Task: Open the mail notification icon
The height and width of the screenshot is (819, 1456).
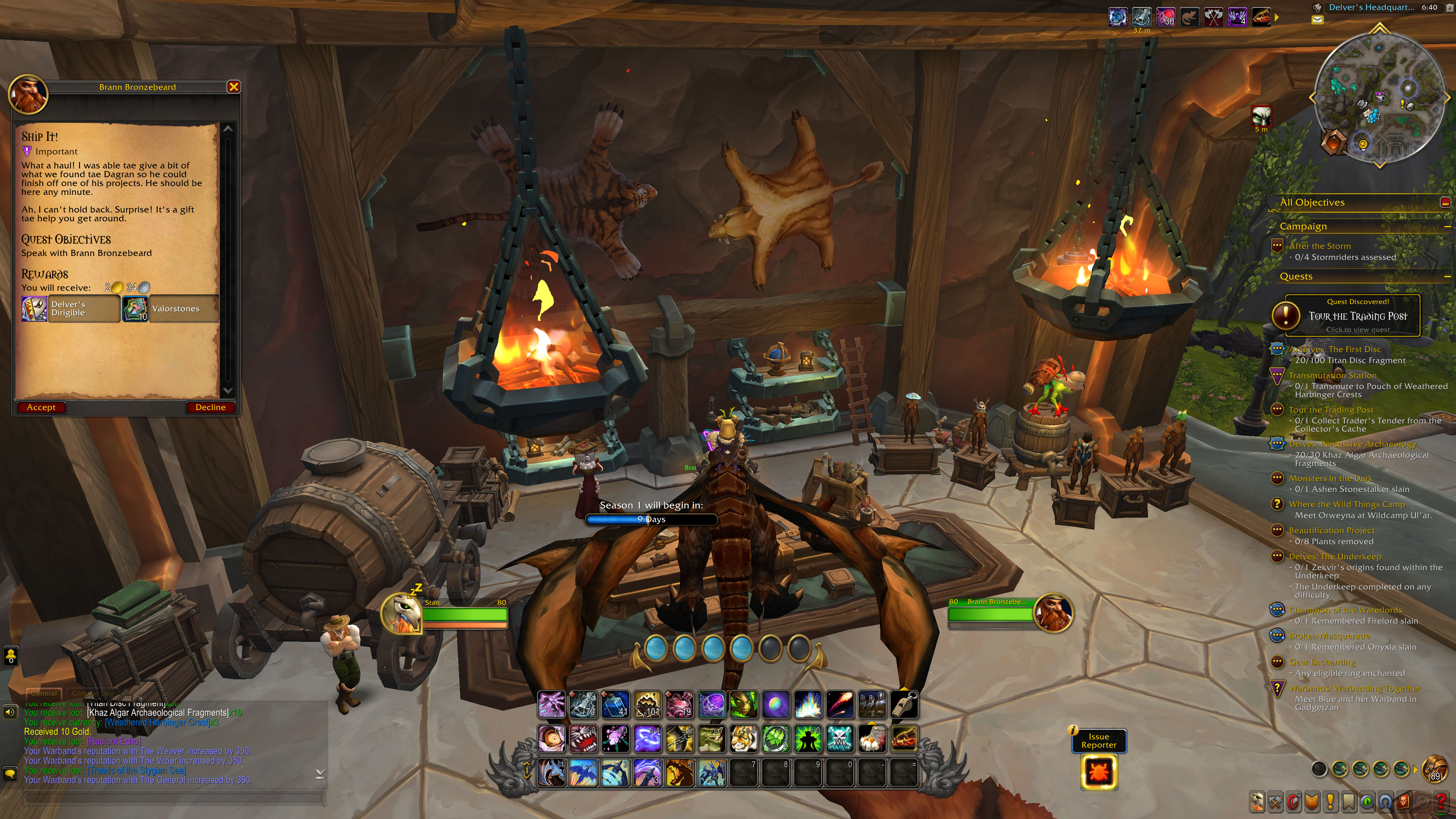Action: [1317, 20]
